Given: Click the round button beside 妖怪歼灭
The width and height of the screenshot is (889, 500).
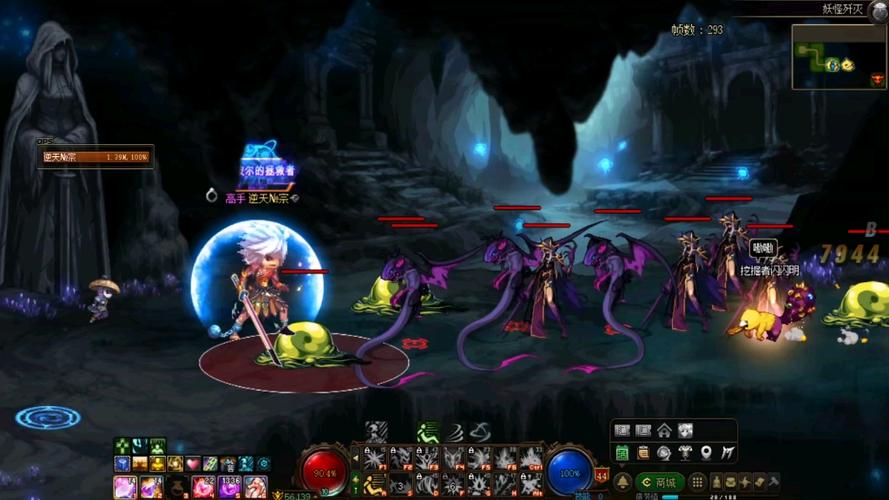Looking at the screenshot, I should [878, 10].
